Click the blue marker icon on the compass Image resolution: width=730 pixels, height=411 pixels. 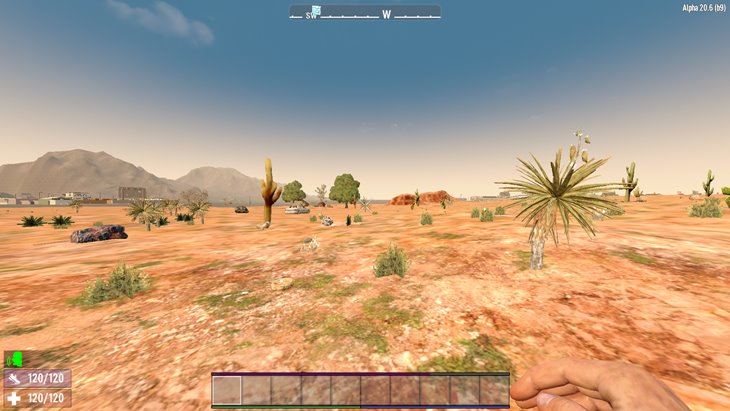tap(315, 11)
